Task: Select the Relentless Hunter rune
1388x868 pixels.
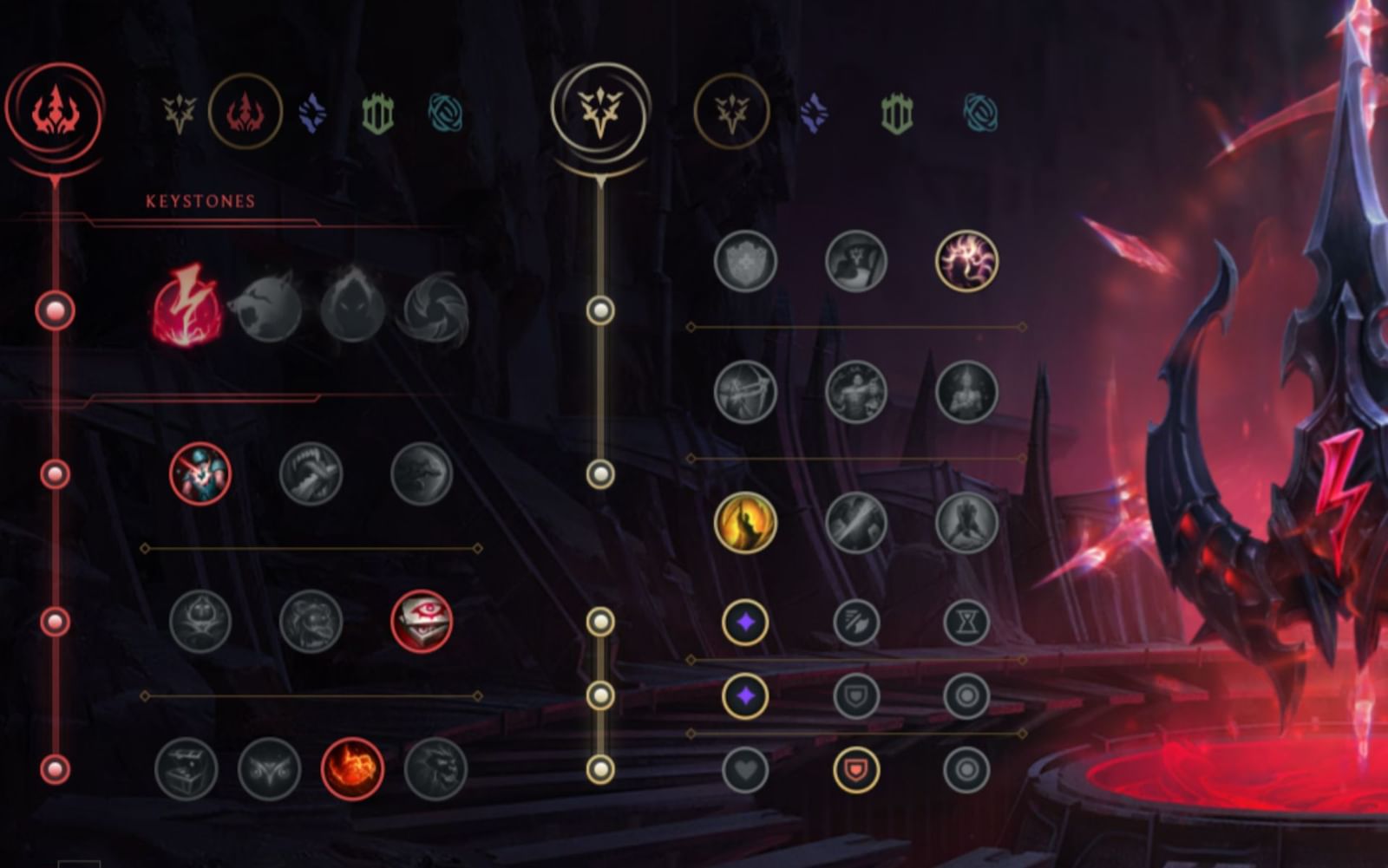Action: tap(351, 767)
